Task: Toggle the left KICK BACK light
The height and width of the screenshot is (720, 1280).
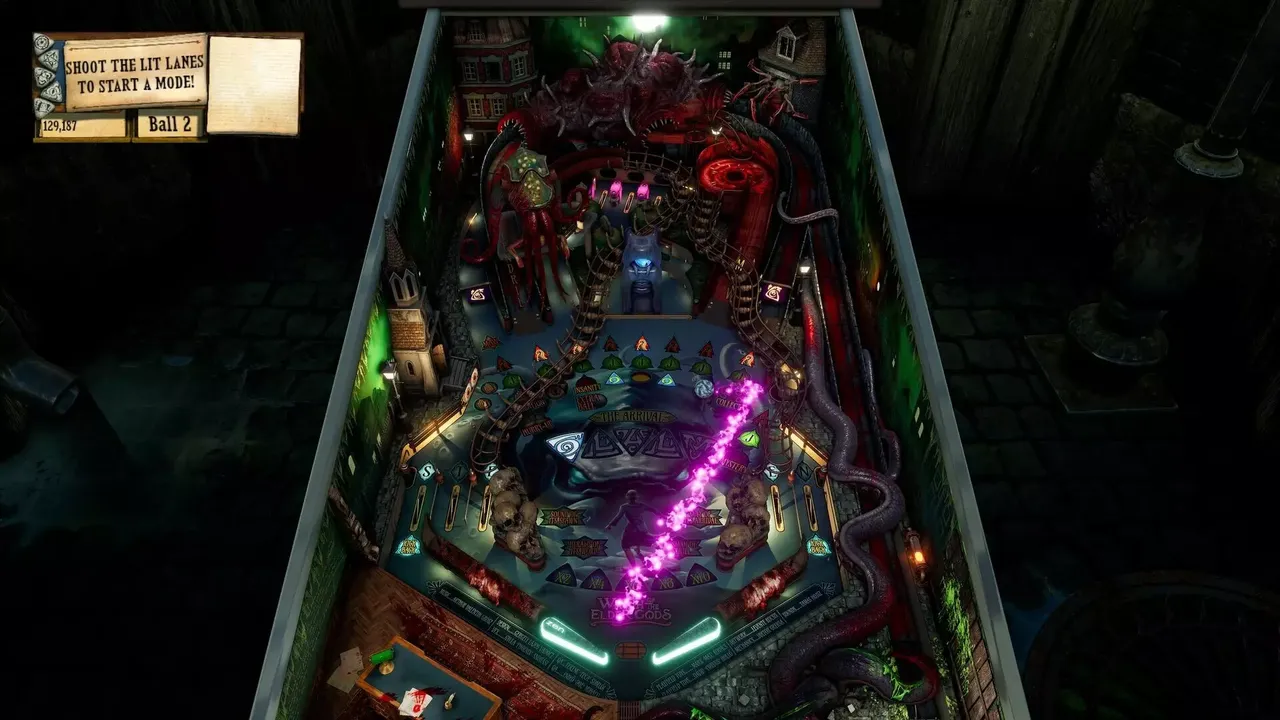Action: 411,544
